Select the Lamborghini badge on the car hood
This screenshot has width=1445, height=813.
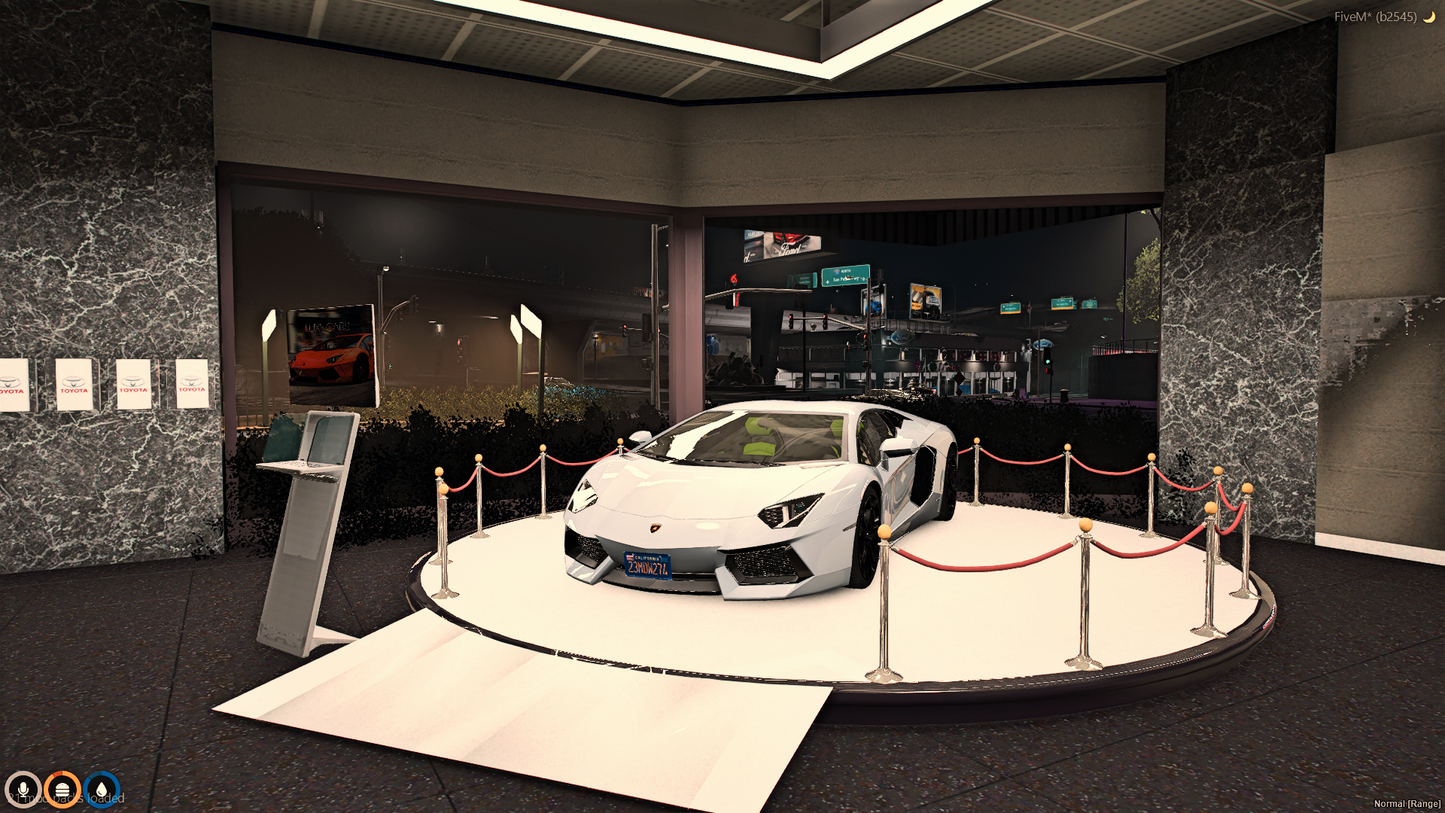657,529
